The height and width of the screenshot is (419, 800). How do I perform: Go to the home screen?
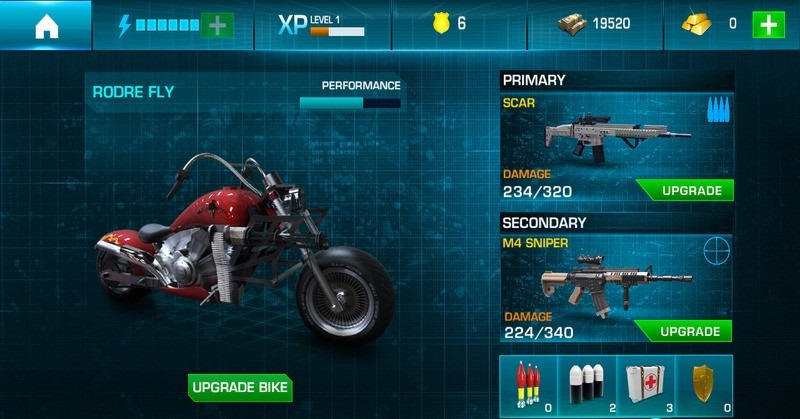45,26
